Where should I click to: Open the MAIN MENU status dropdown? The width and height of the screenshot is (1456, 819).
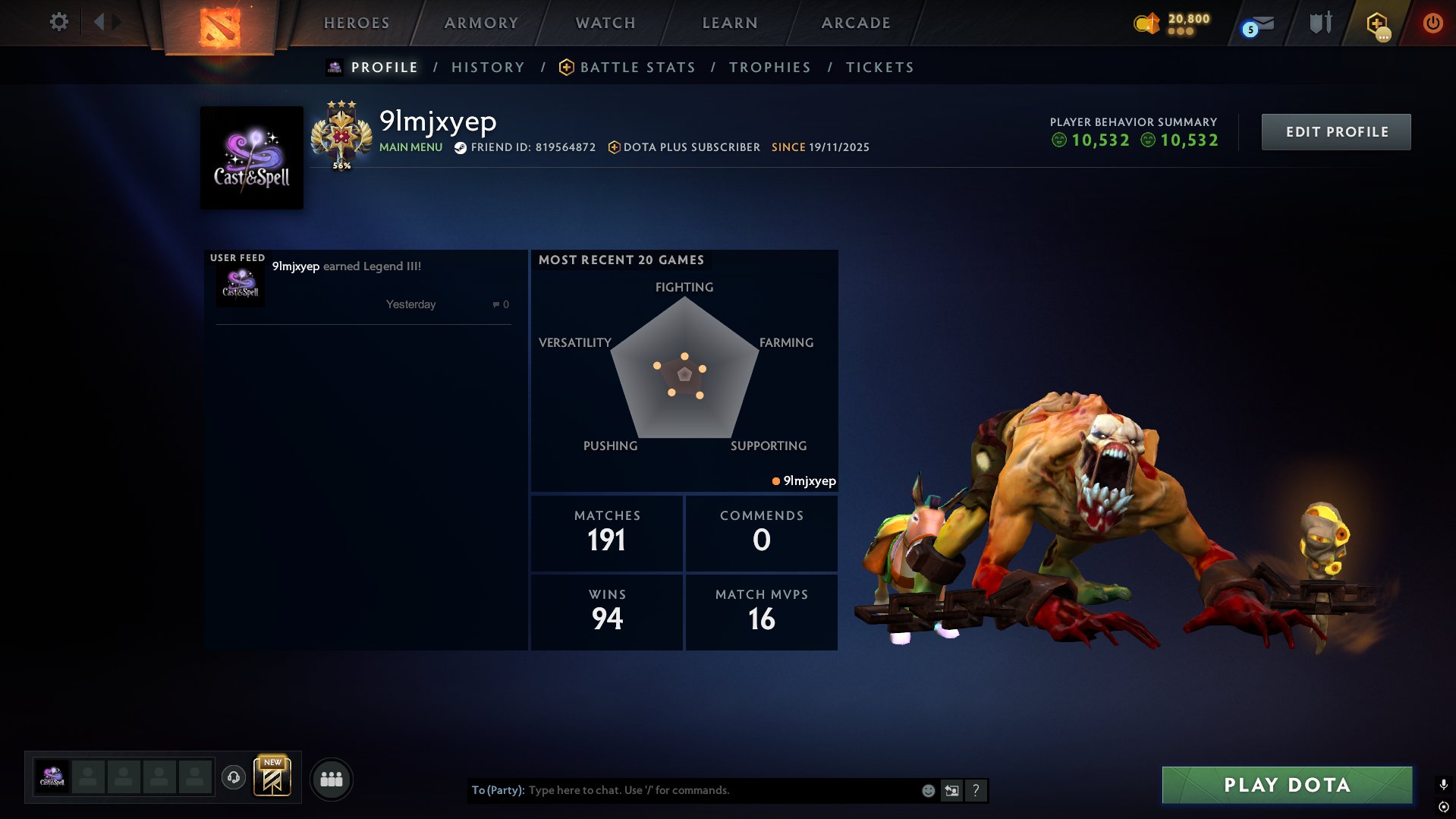[410, 147]
